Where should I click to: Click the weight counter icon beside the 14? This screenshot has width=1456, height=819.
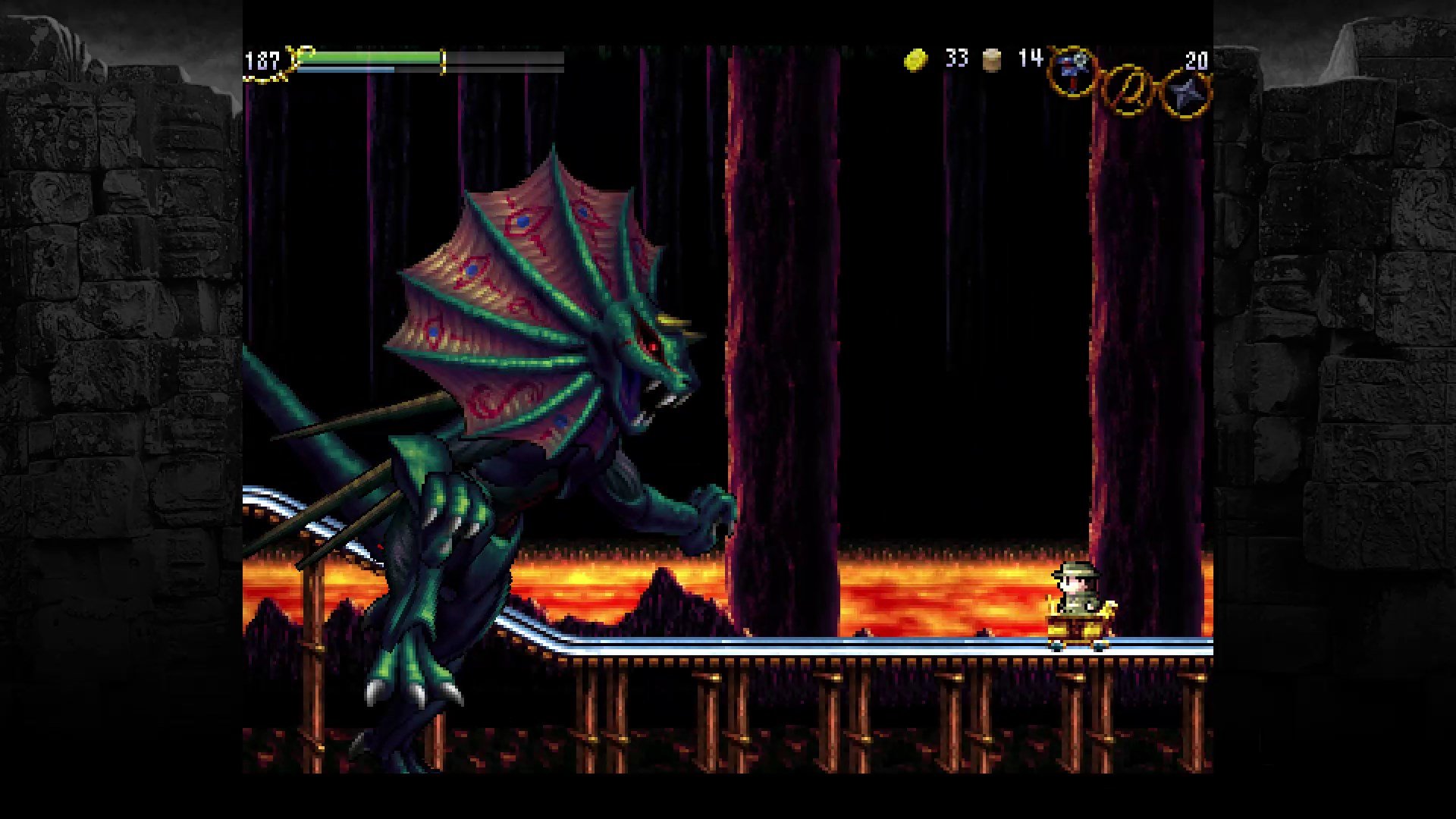[x=990, y=59]
